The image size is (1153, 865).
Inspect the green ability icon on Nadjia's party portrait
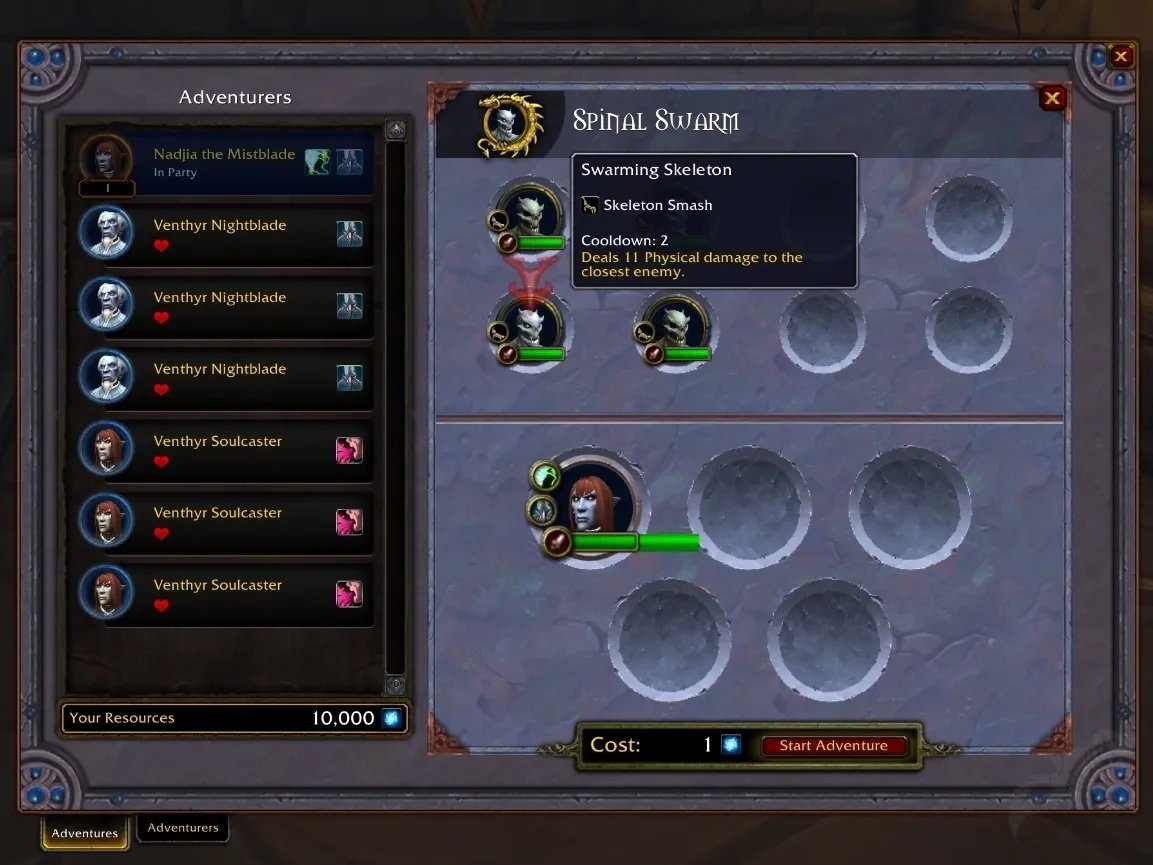[x=543, y=474]
